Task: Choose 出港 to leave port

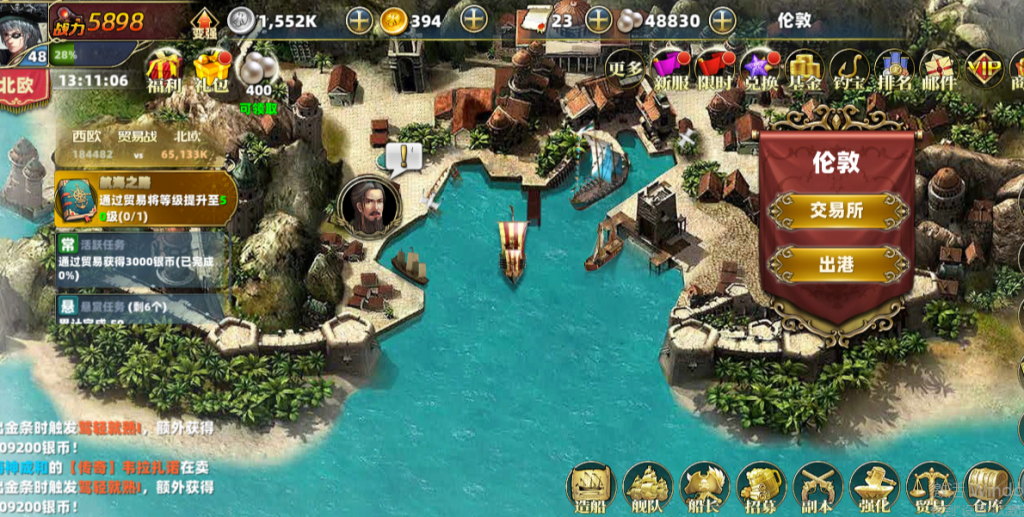Action: (x=836, y=265)
